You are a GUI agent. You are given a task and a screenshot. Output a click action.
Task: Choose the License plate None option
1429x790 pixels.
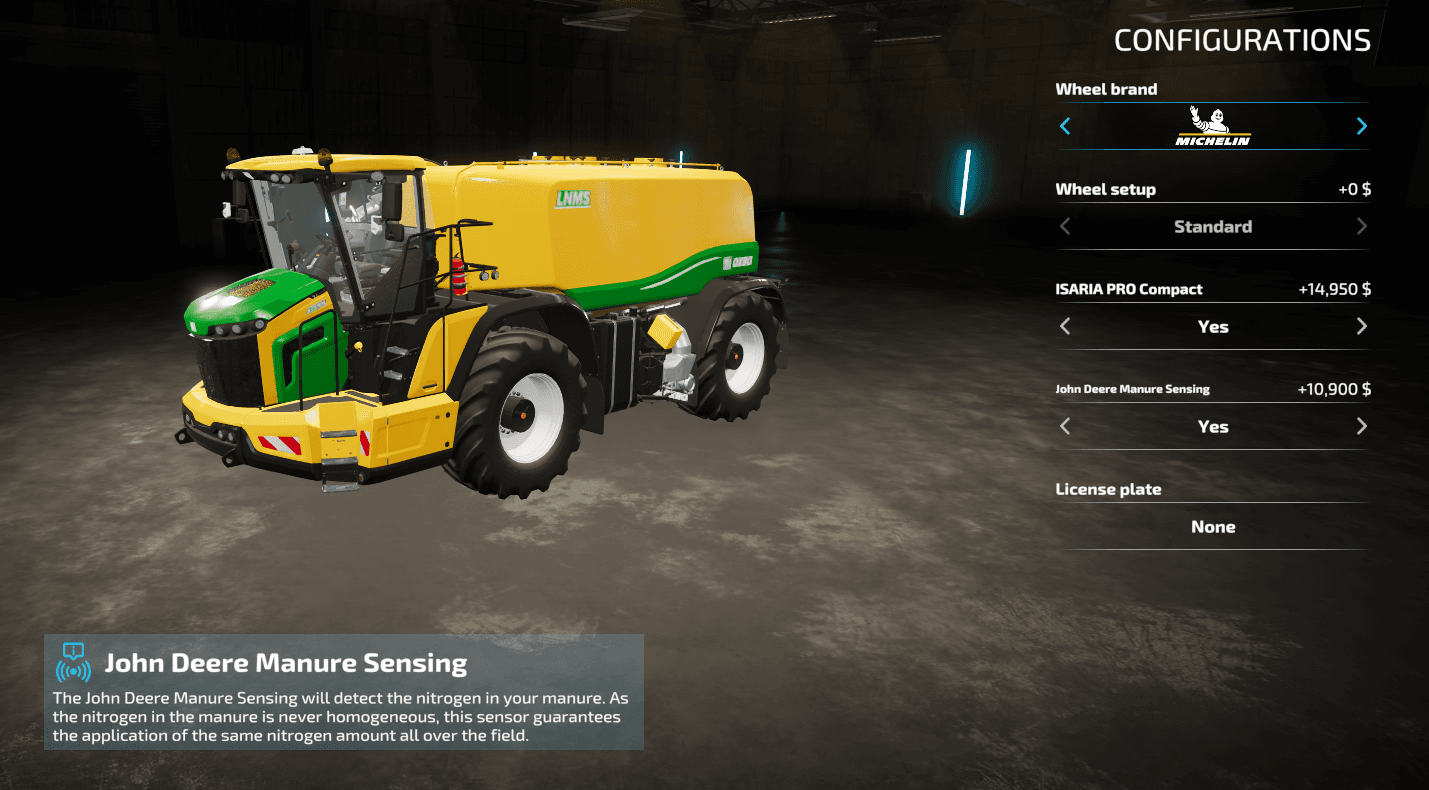coord(1213,527)
